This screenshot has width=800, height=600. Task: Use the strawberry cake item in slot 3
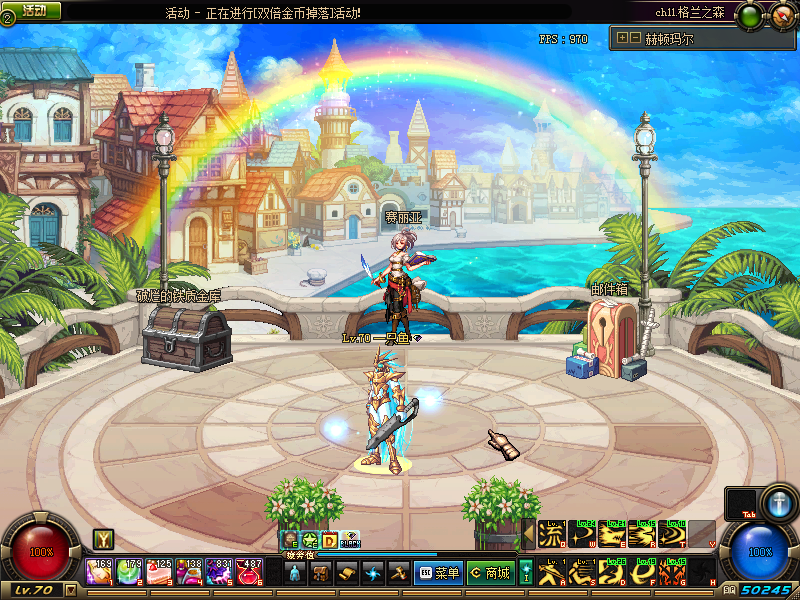click(x=160, y=572)
